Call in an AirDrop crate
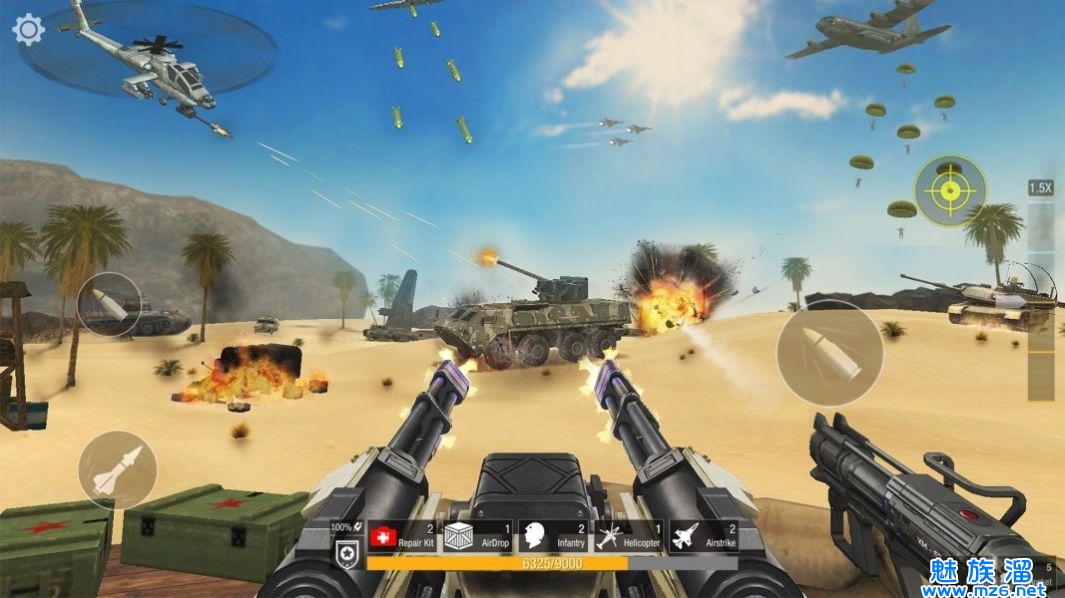This screenshot has width=1065, height=598. click(477, 538)
